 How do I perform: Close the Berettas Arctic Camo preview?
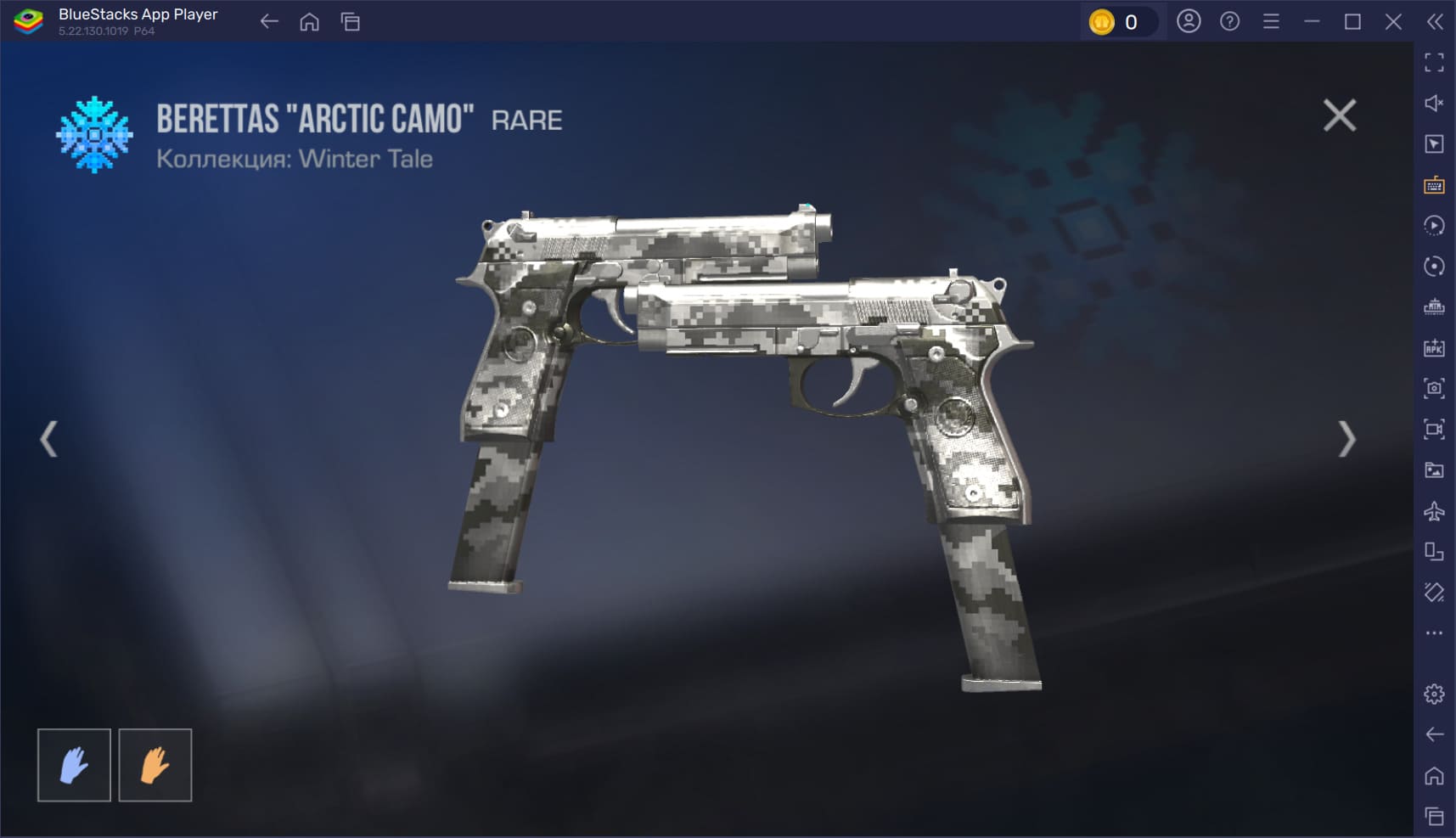click(x=1339, y=115)
